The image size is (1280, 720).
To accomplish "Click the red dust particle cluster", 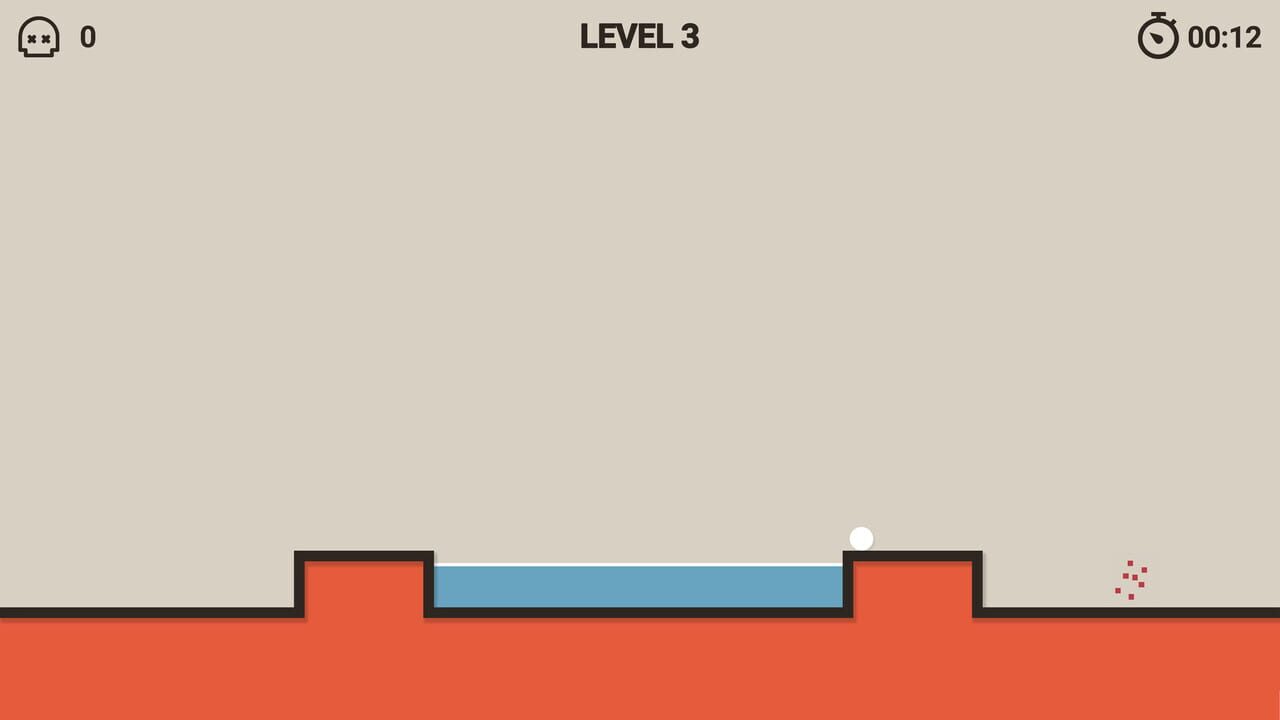I will [x=1131, y=580].
